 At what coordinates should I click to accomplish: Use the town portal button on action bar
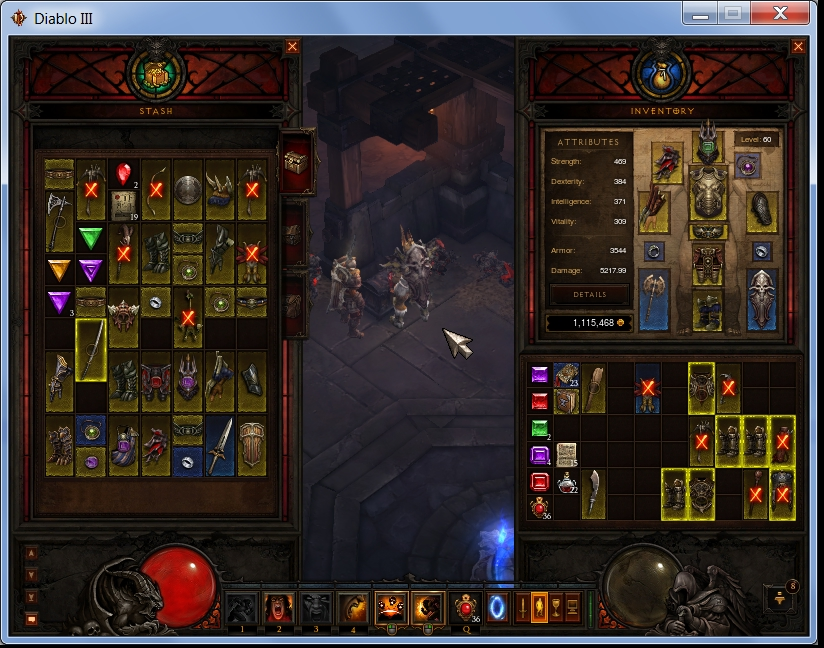coord(497,607)
